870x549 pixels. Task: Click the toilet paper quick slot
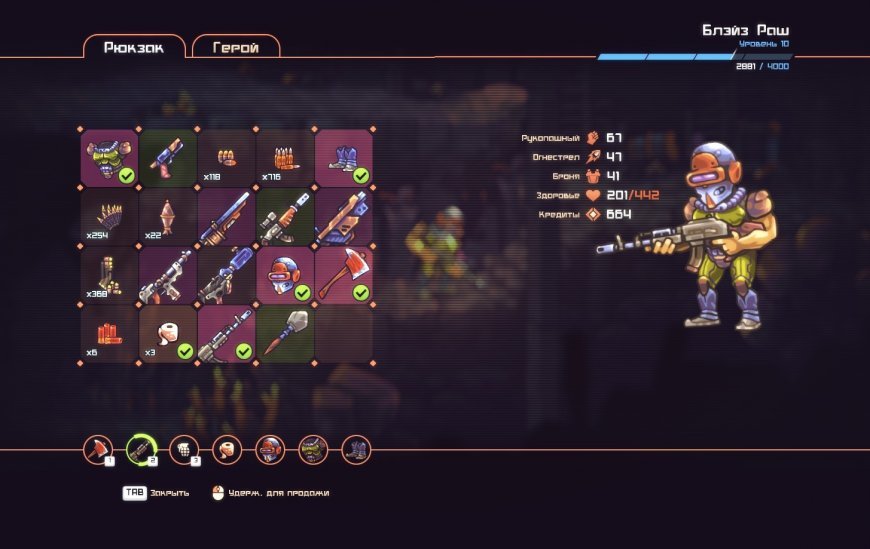point(227,450)
